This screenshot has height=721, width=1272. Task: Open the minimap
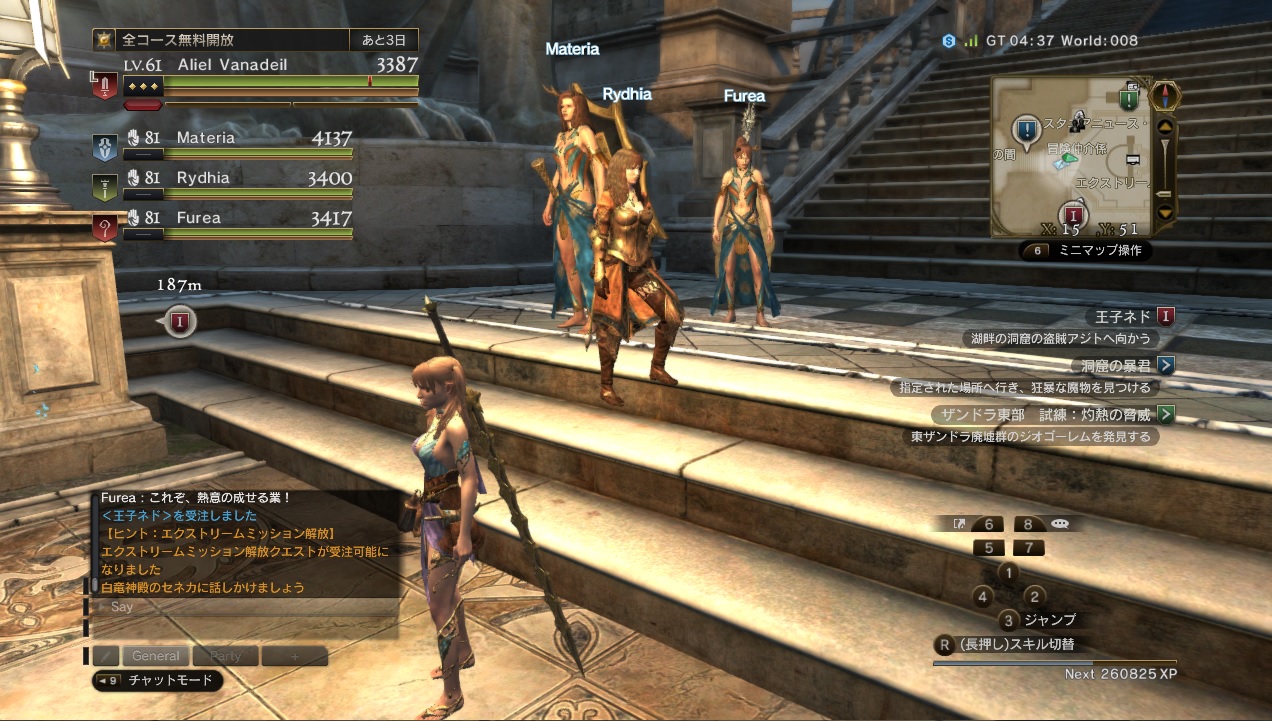point(1070,157)
